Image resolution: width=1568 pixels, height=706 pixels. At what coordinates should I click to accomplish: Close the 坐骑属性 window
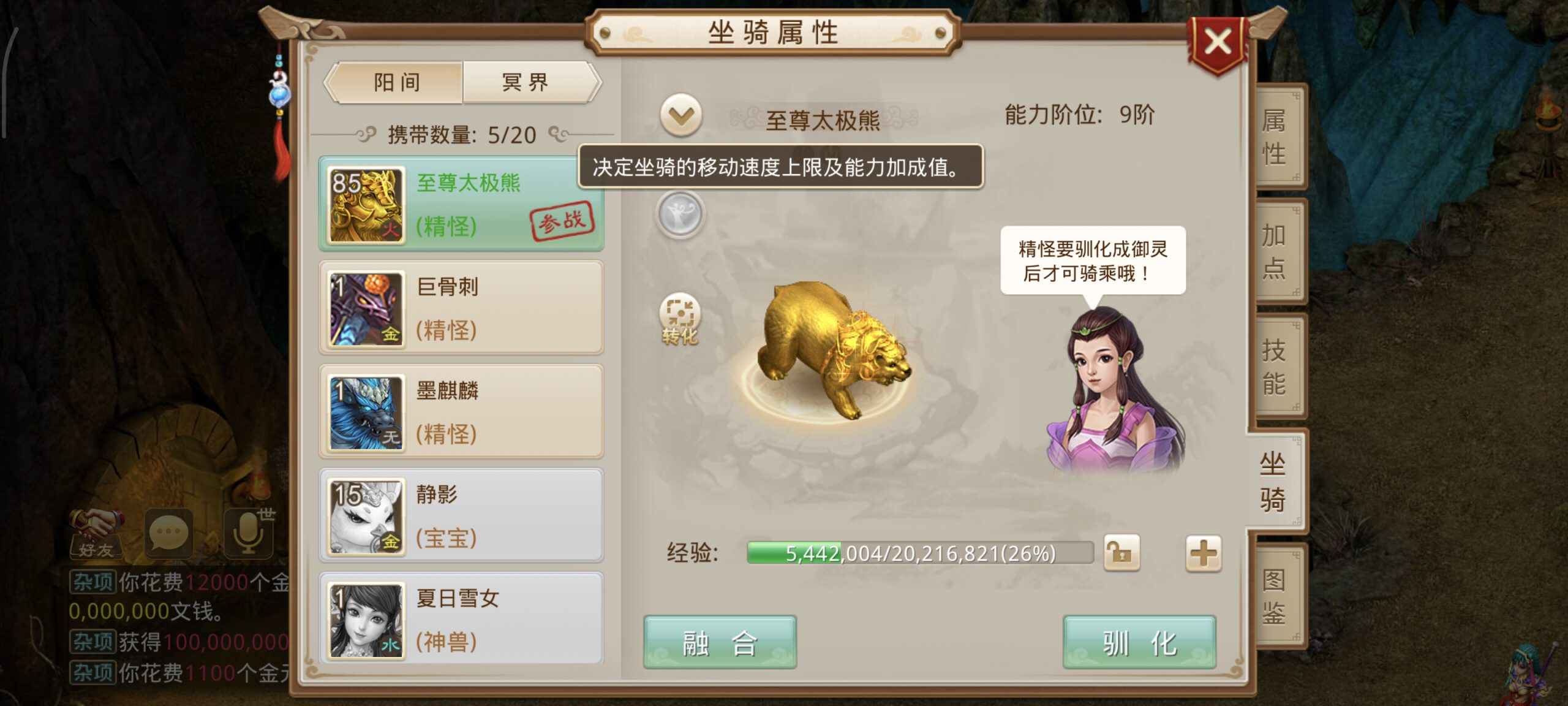(x=1218, y=44)
